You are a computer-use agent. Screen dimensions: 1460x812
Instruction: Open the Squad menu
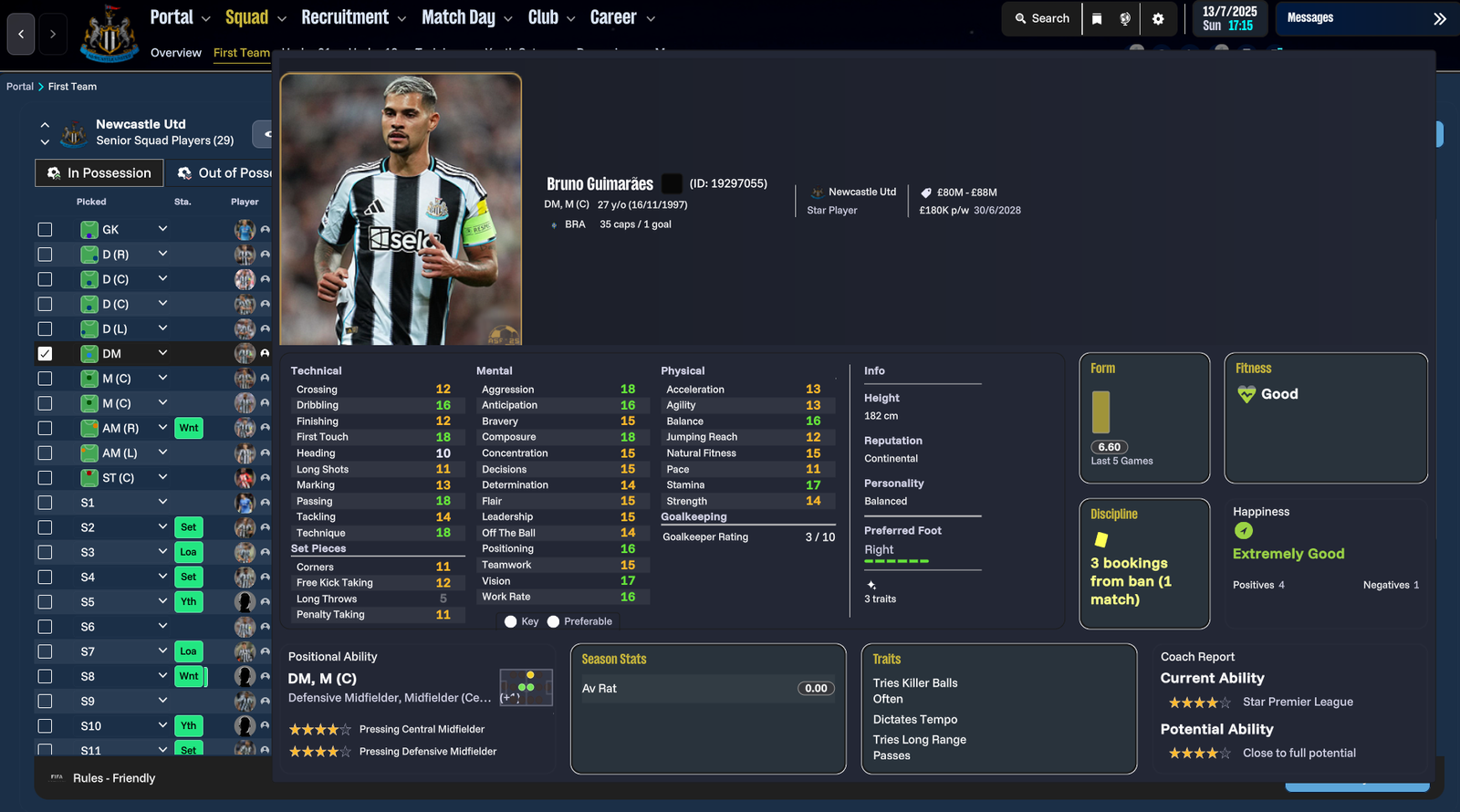tap(255, 17)
